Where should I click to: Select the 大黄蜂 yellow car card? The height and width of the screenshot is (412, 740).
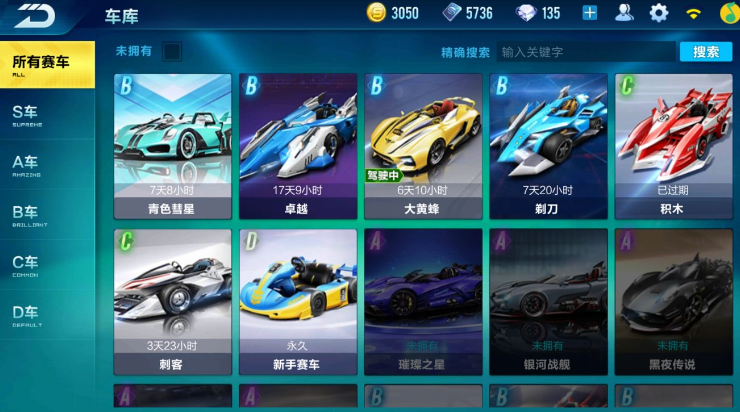coord(423,146)
